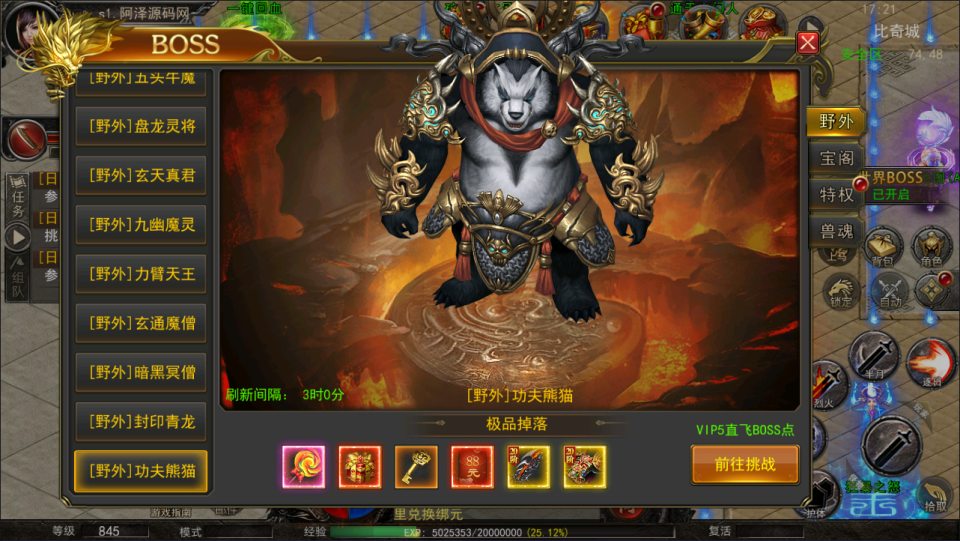Switch to the 野外 tab
This screenshot has width=960, height=541.
(x=835, y=122)
